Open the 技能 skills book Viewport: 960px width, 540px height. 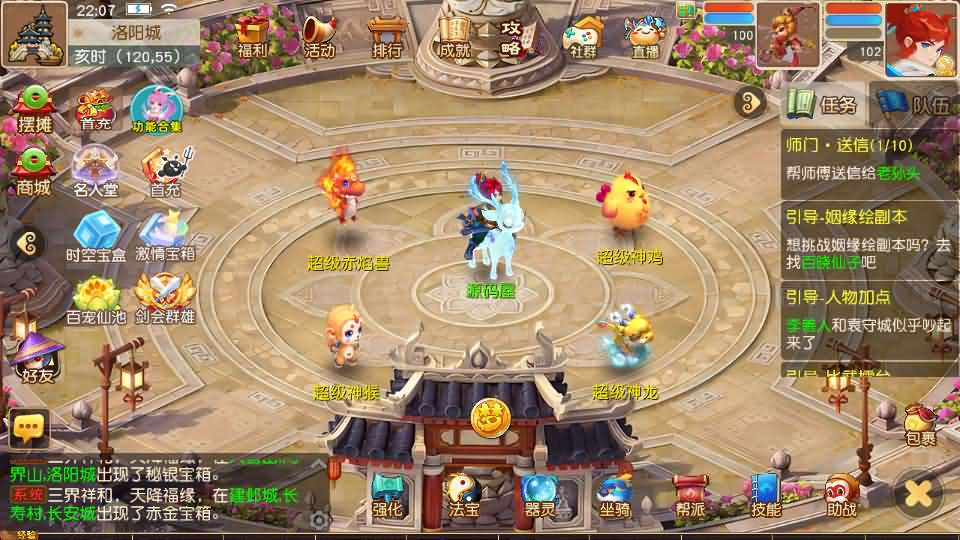pos(766,494)
